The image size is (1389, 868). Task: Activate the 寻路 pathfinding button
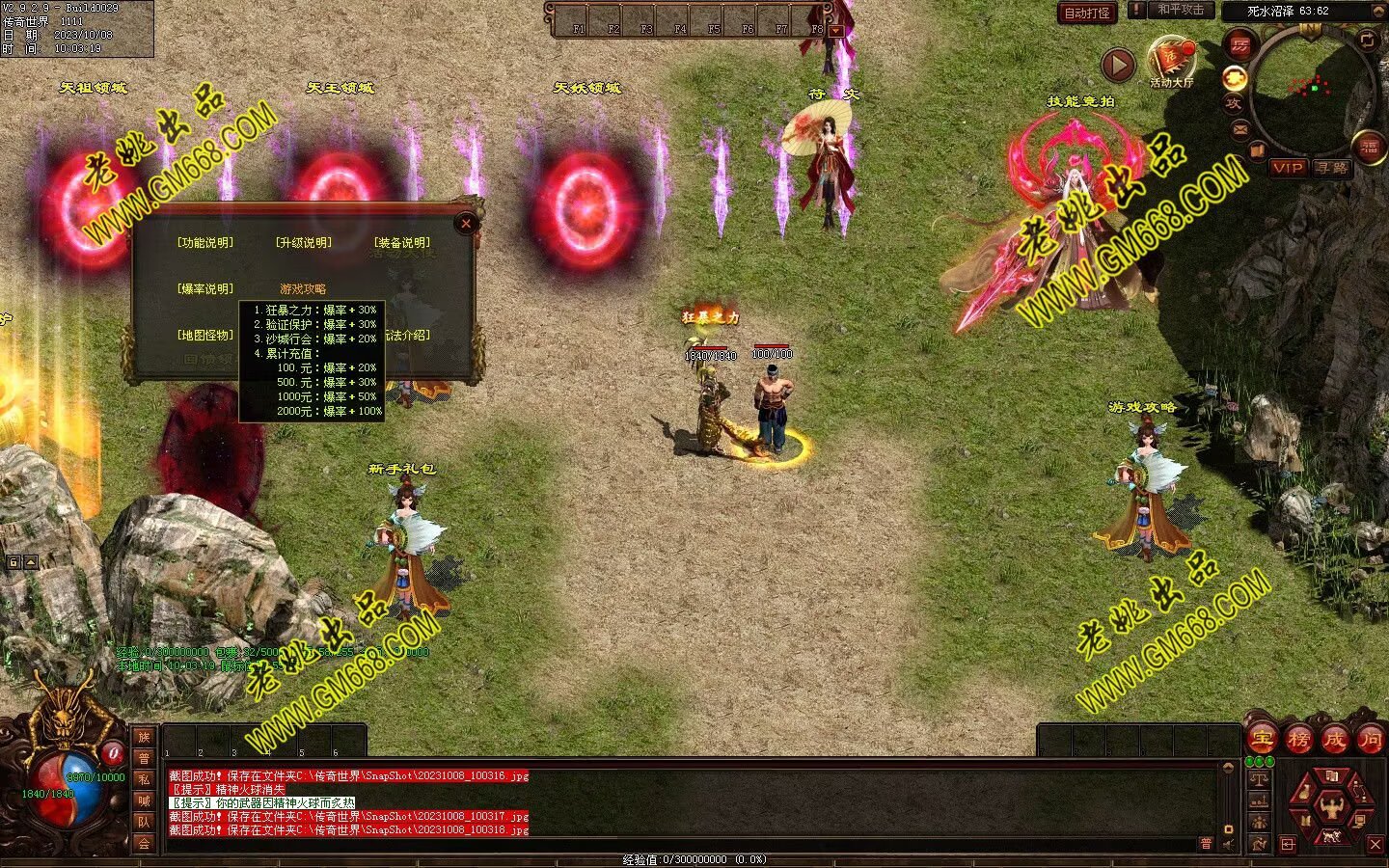coord(1332,168)
